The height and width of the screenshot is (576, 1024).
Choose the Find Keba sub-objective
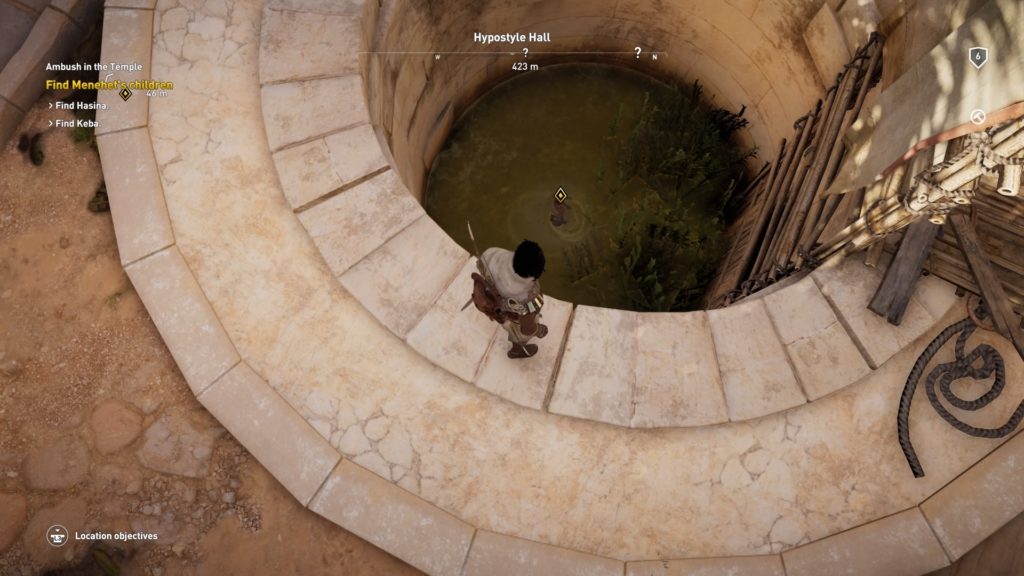click(x=79, y=123)
